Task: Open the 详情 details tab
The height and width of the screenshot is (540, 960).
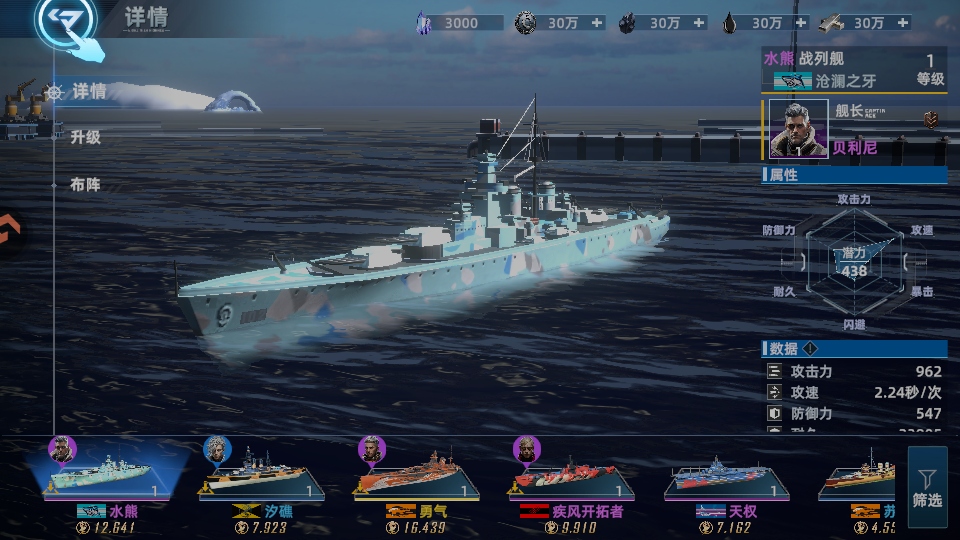Action: (x=88, y=92)
